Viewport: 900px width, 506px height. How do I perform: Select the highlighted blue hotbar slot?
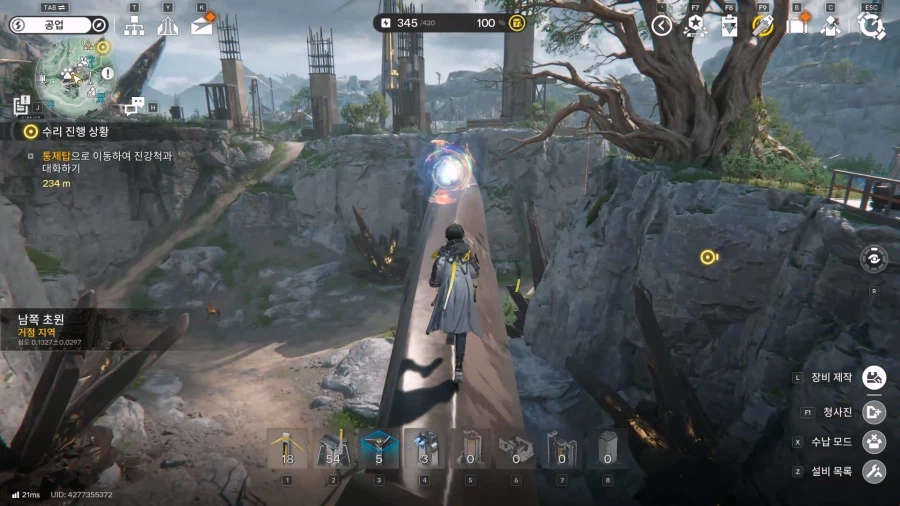[379, 450]
